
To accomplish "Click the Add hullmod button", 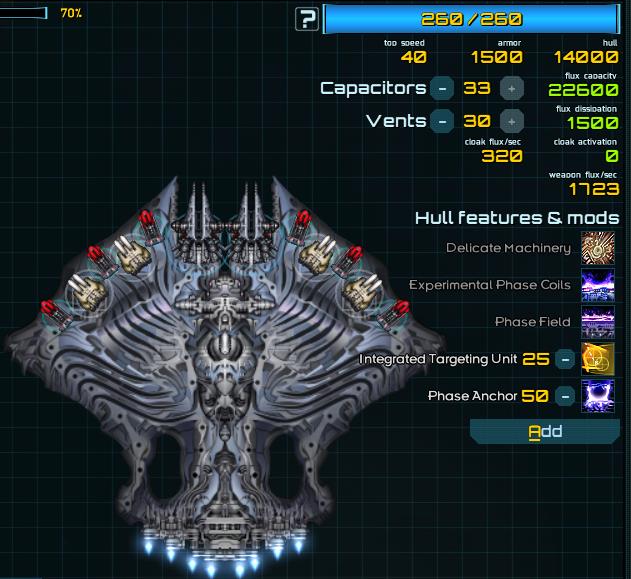I will (x=545, y=431).
